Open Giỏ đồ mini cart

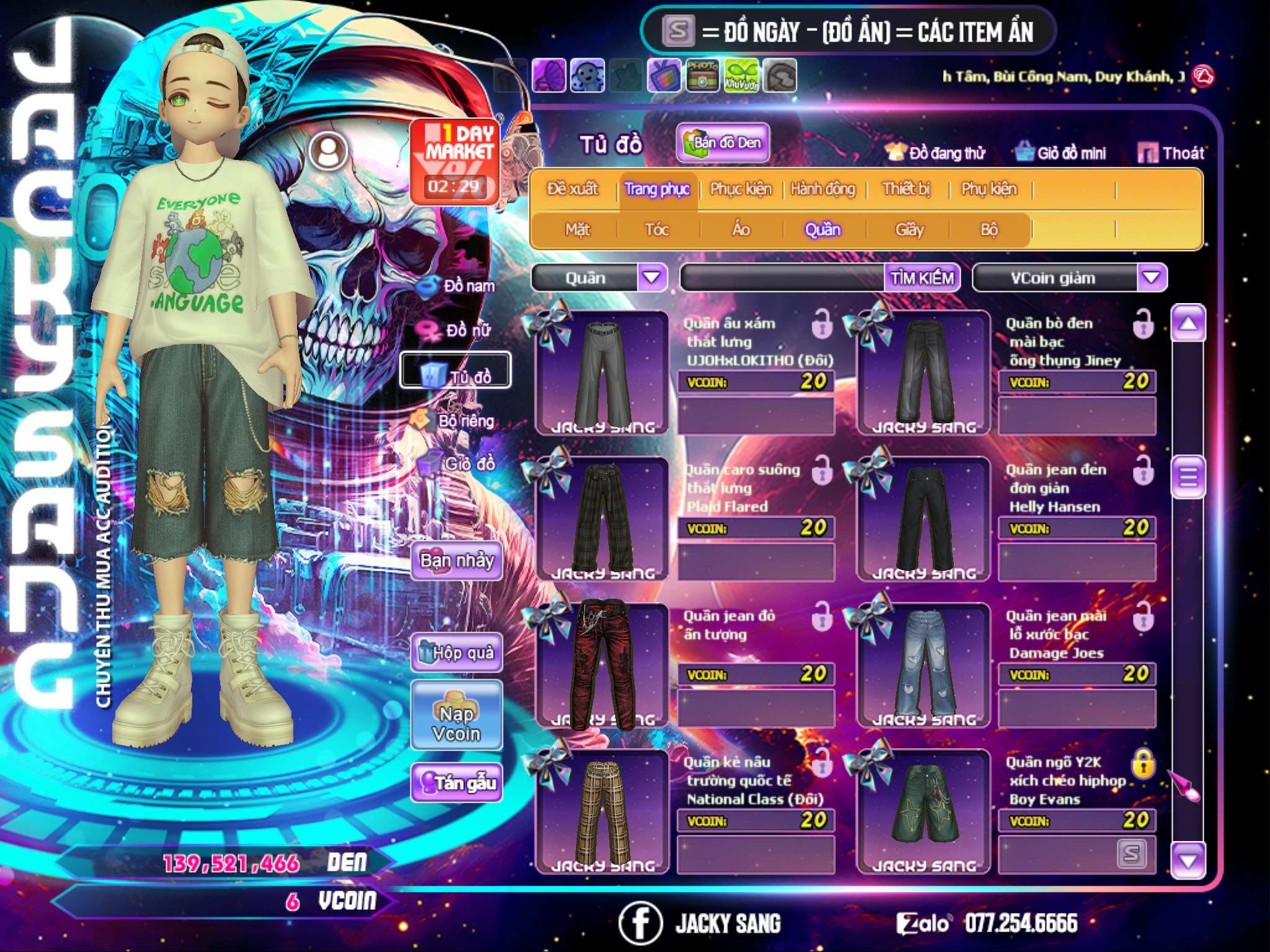tap(1061, 152)
